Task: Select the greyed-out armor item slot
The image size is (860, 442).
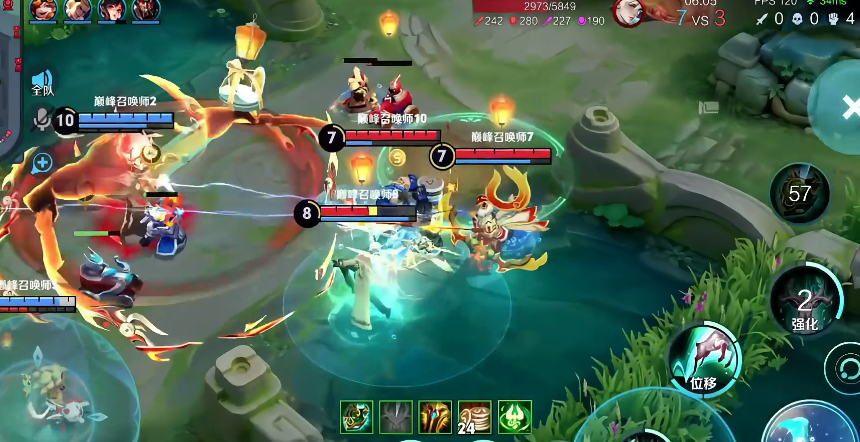Action: click(x=396, y=416)
